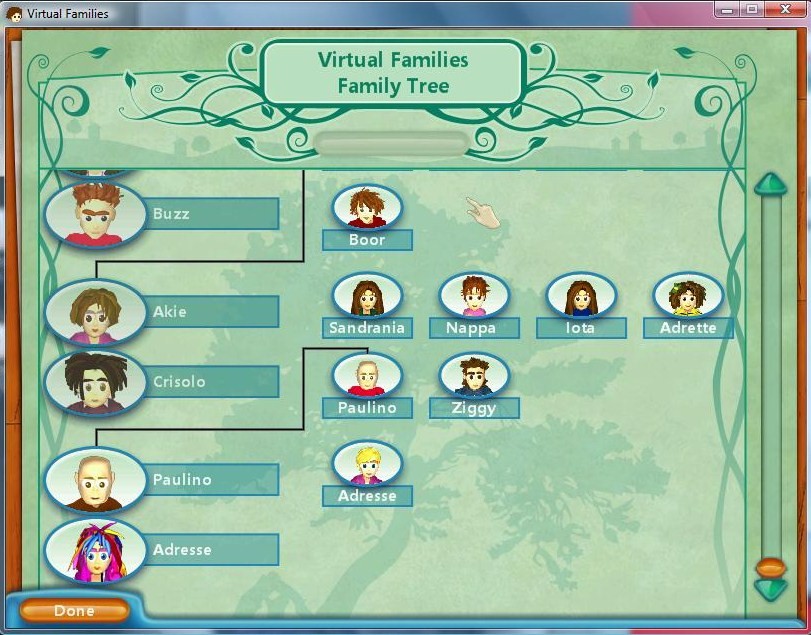Select the large rainbow-haired Adresse portrait
The width and height of the screenshot is (811, 635).
[96, 549]
